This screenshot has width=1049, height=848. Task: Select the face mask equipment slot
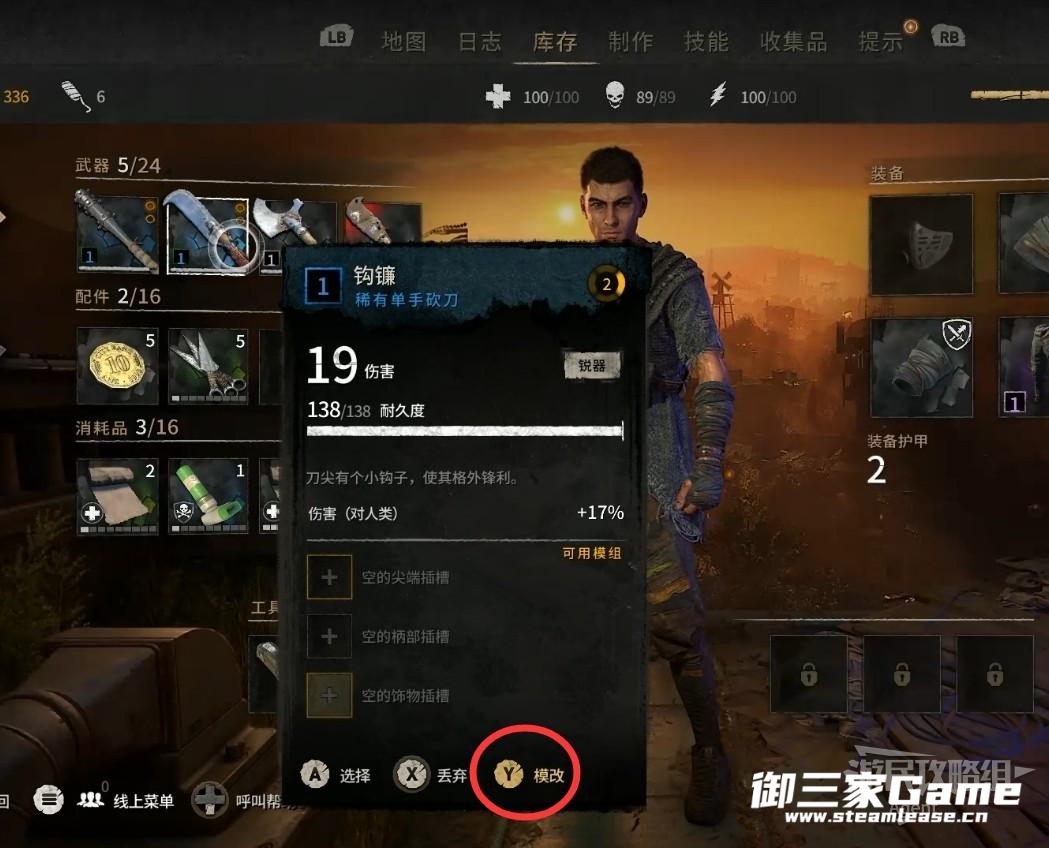(921, 245)
